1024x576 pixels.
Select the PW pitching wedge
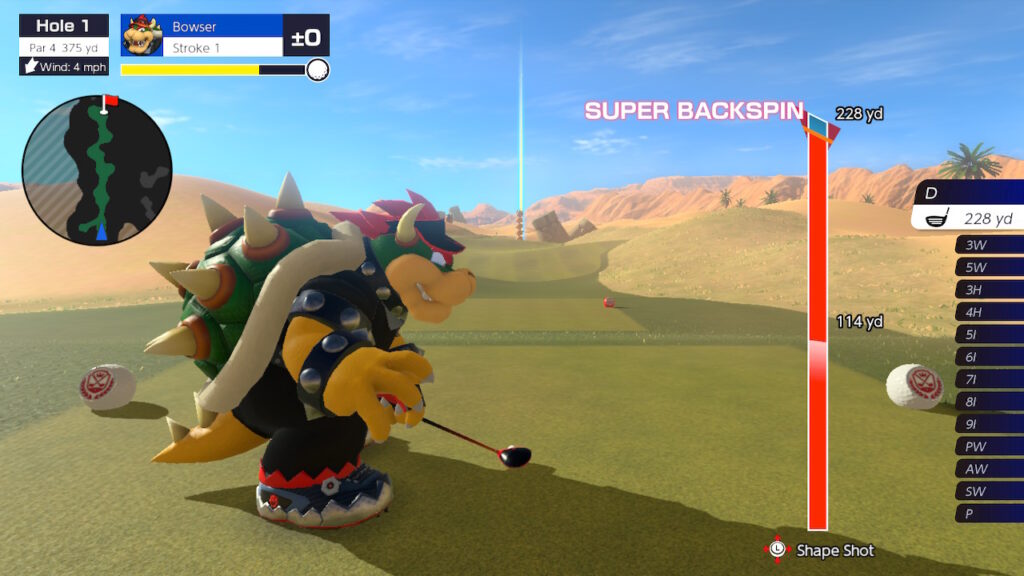click(989, 446)
